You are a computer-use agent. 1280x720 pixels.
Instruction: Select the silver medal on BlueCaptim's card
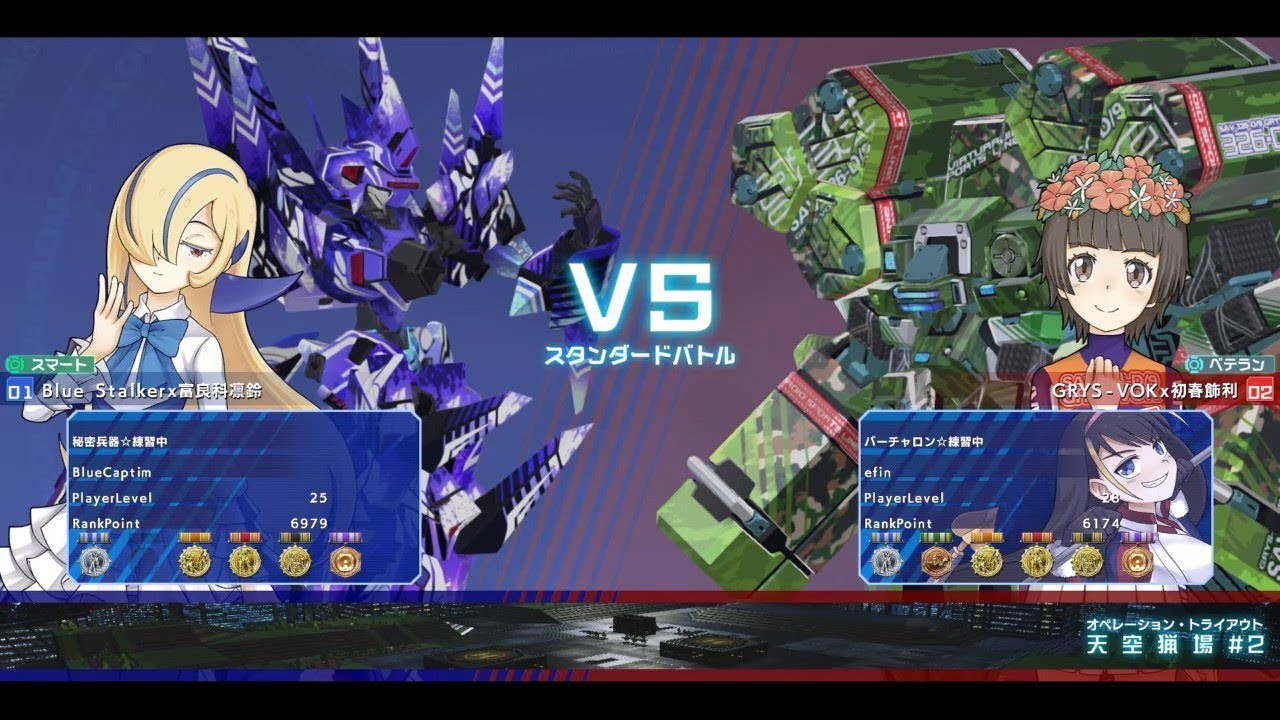(x=95, y=560)
